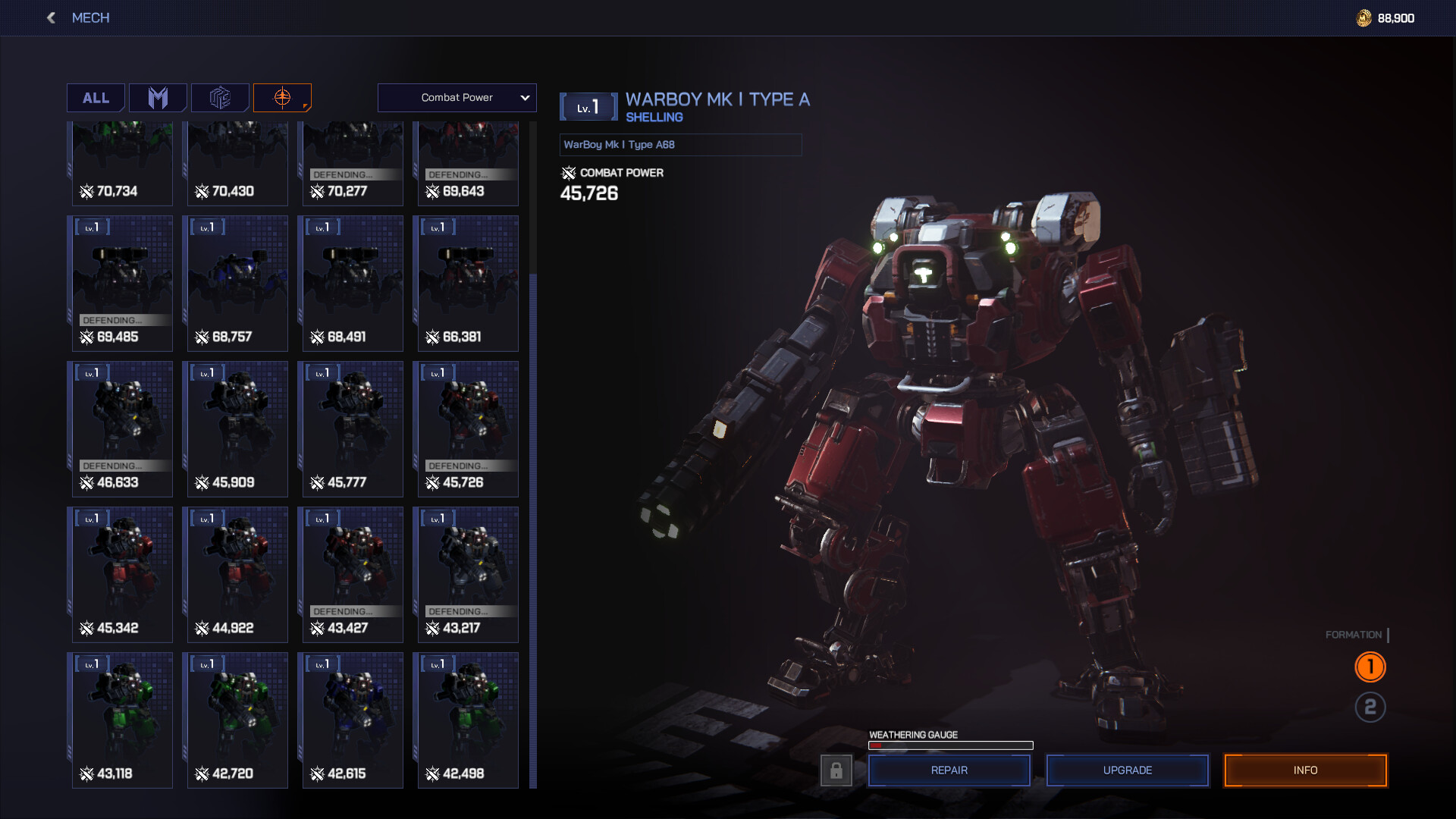Click the MECH title in the header
Viewport: 1456px width, 819px height.
click(x=90, y=17)
